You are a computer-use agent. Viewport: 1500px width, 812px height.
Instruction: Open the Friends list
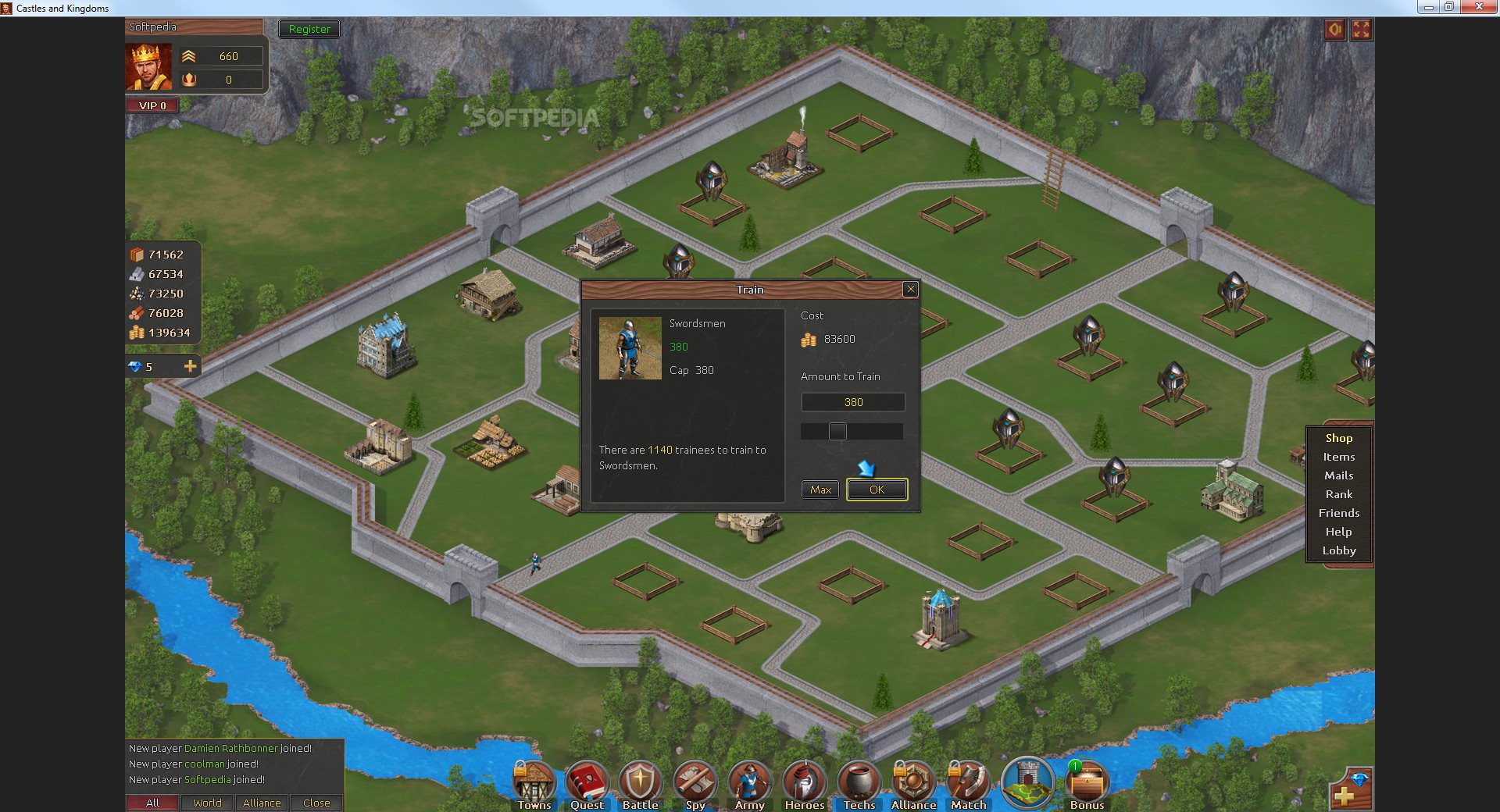pos(1338,513)
